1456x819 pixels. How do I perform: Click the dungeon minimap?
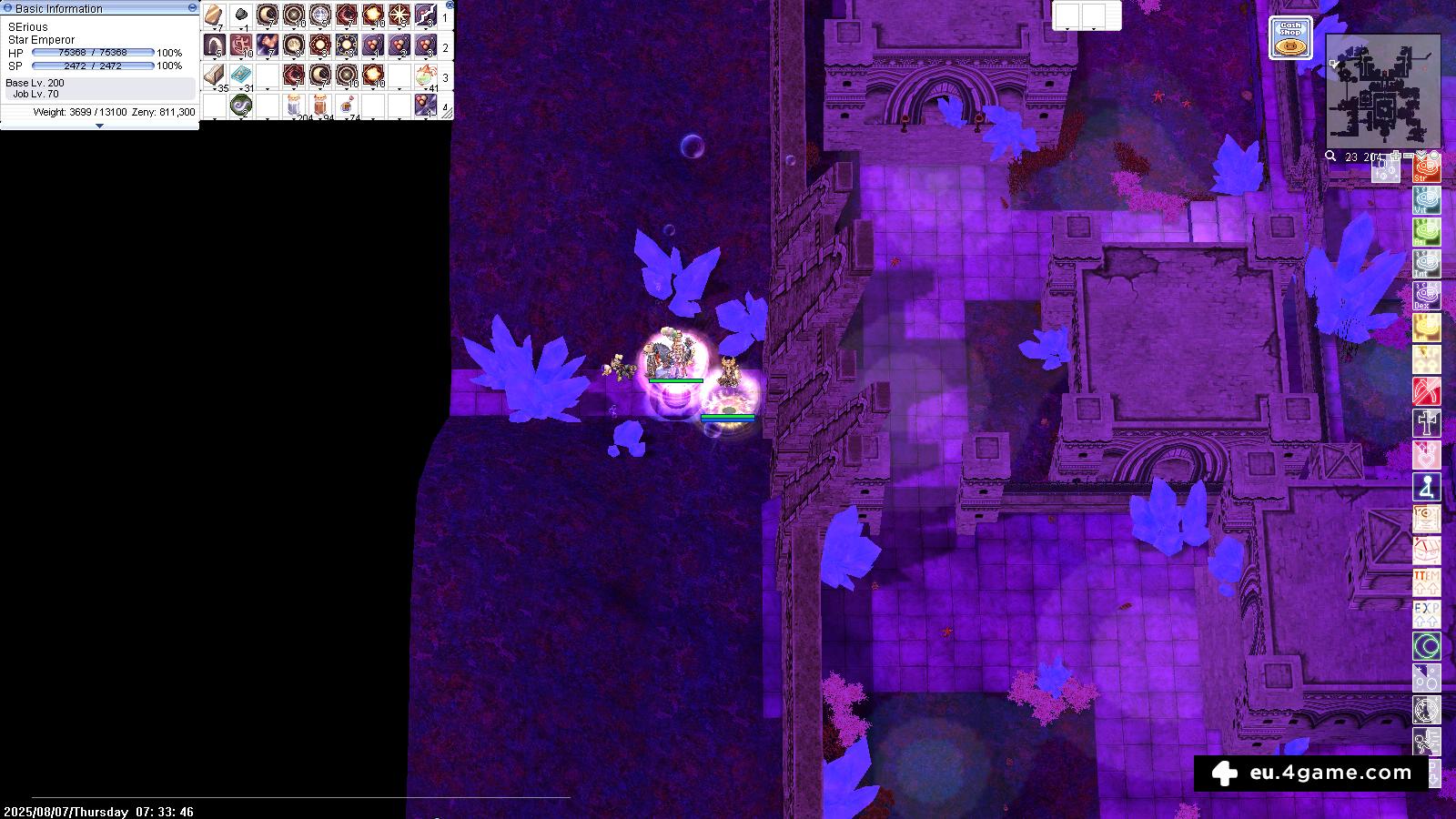1382,91
